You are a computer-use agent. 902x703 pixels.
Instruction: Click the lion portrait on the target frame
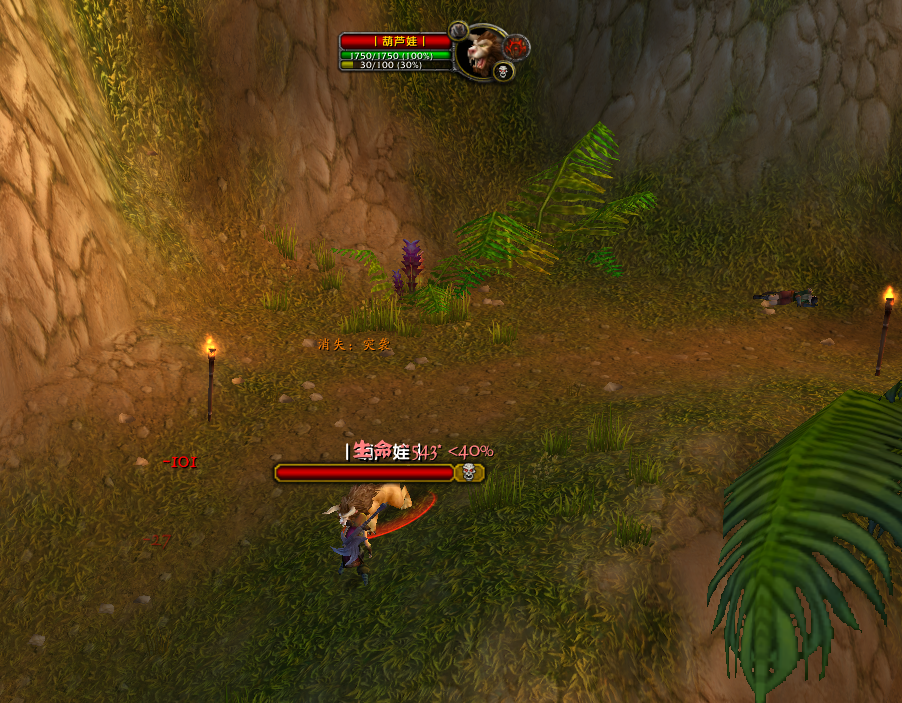point(484,51)
